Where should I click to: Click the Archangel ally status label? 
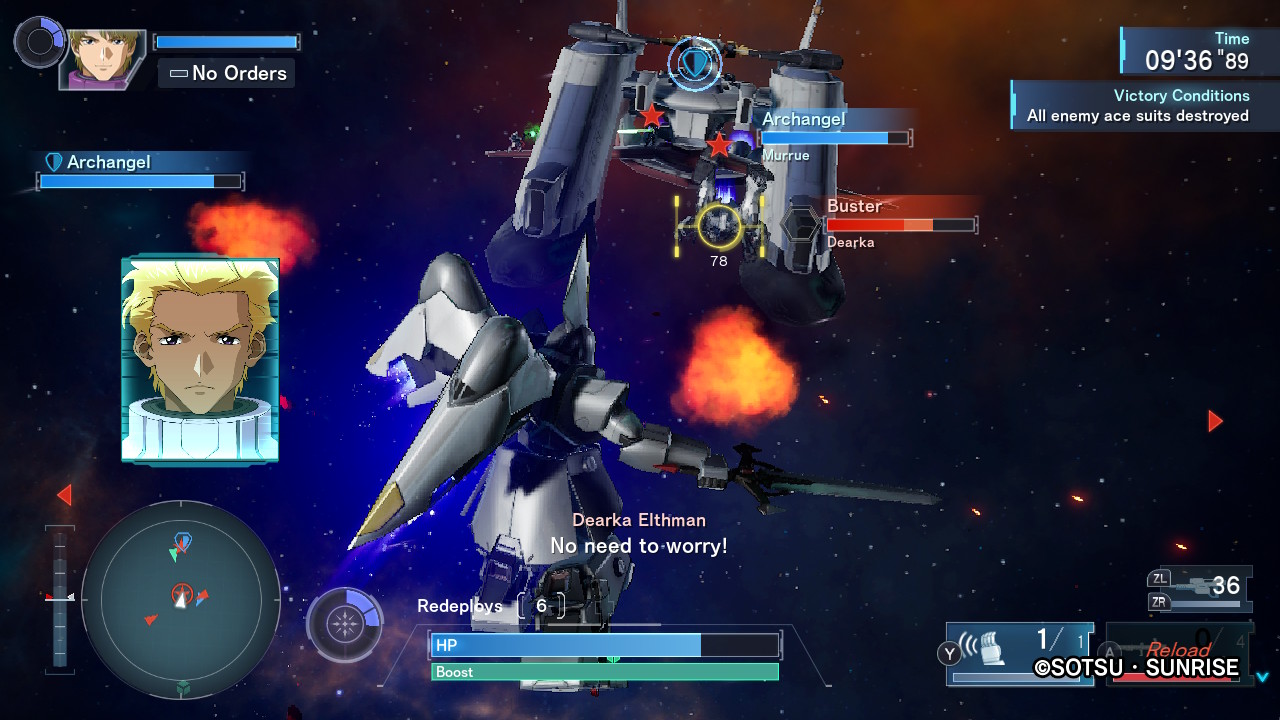pos(108,162)
